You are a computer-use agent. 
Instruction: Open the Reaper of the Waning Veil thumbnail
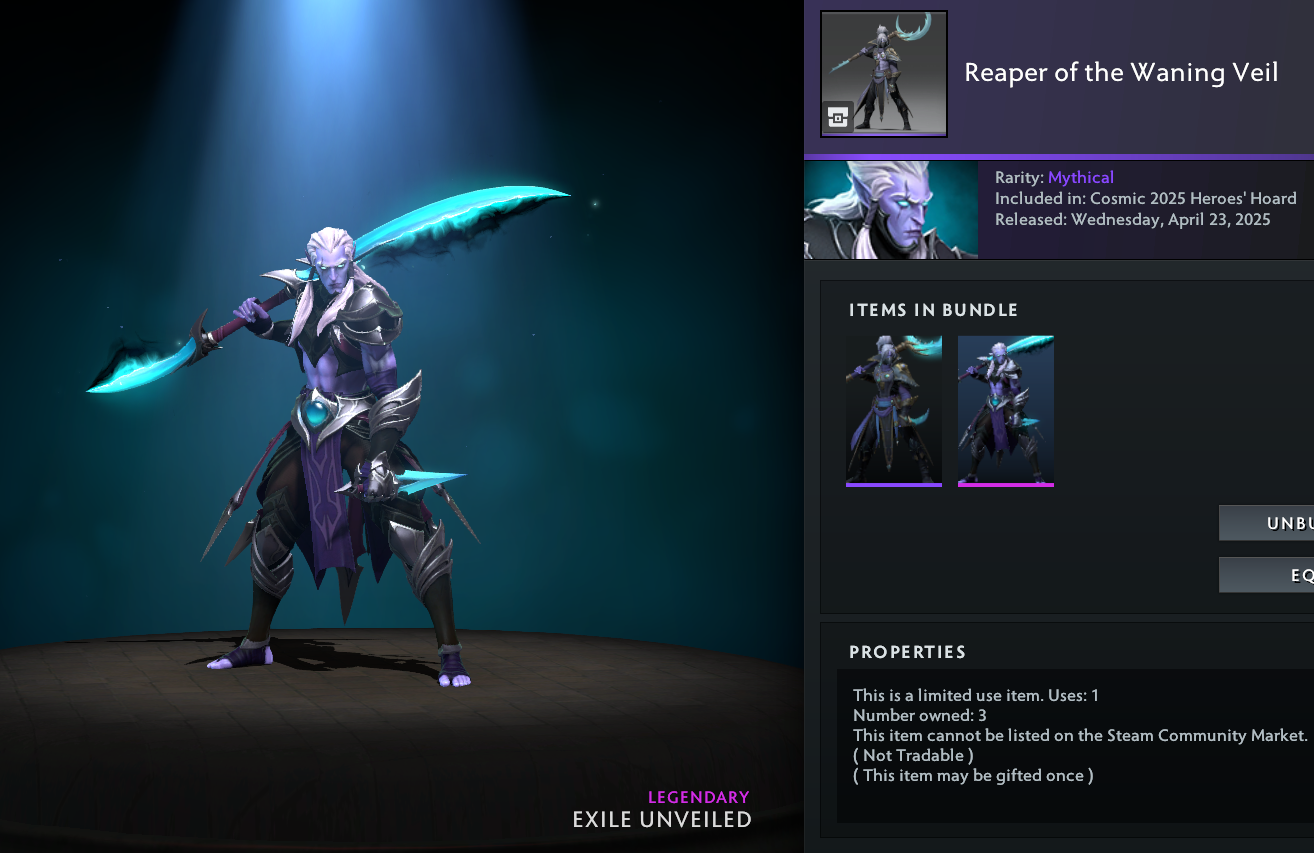pos(883,74)
